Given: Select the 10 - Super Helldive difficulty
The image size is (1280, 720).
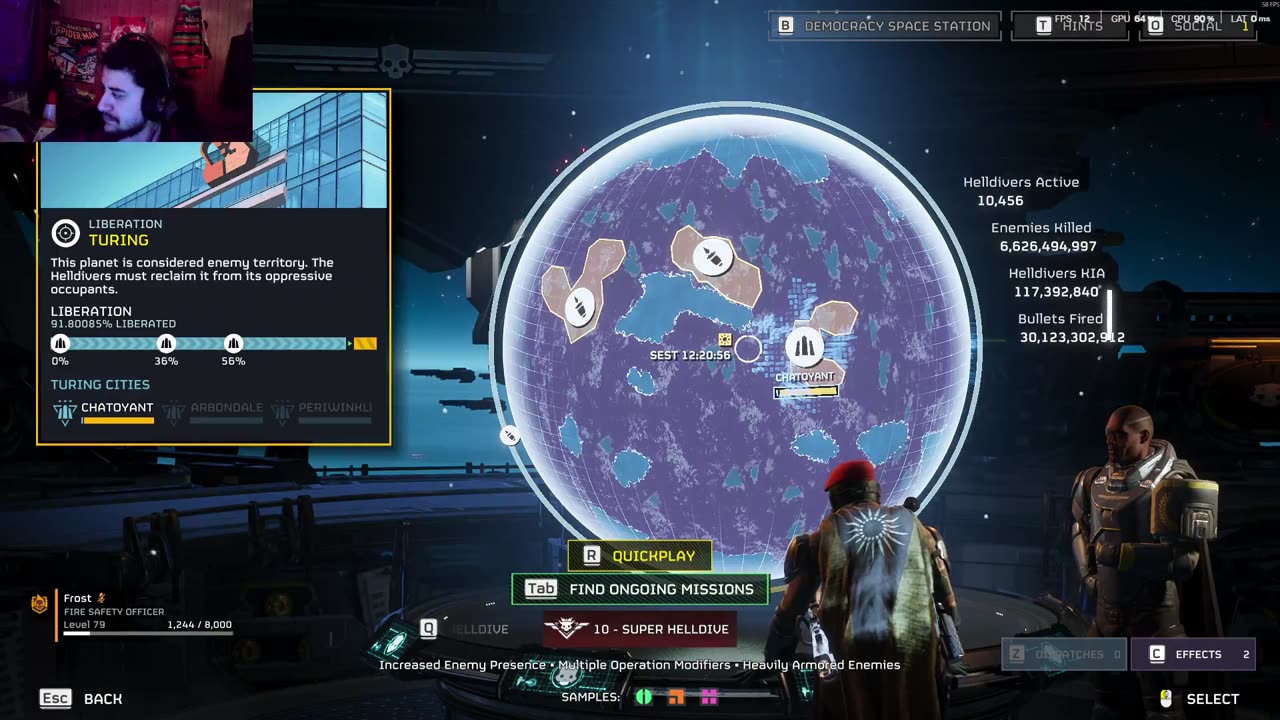Looking at the screenshot, I should 640,629.
